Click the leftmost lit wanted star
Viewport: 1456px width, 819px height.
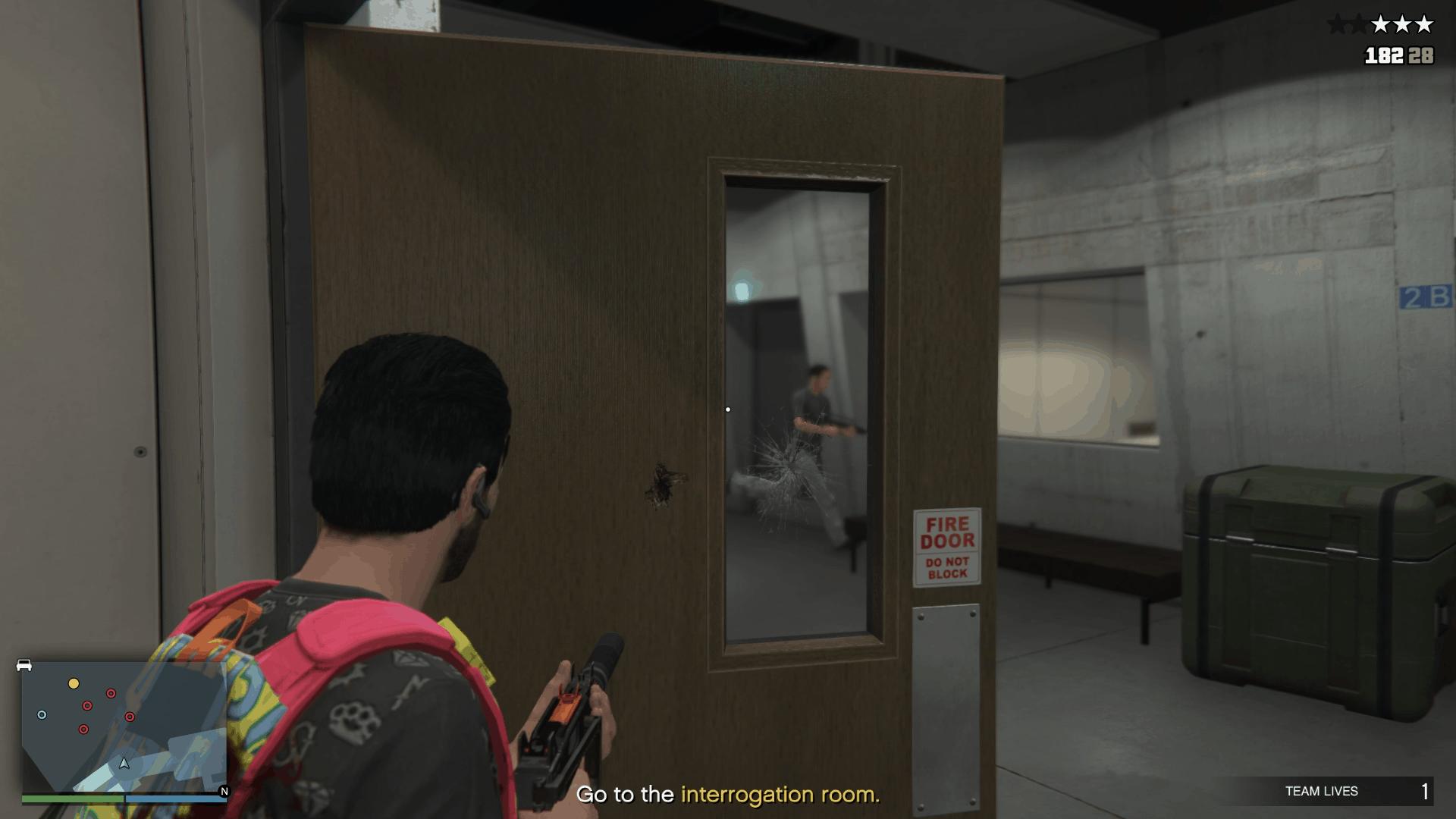1381,24
